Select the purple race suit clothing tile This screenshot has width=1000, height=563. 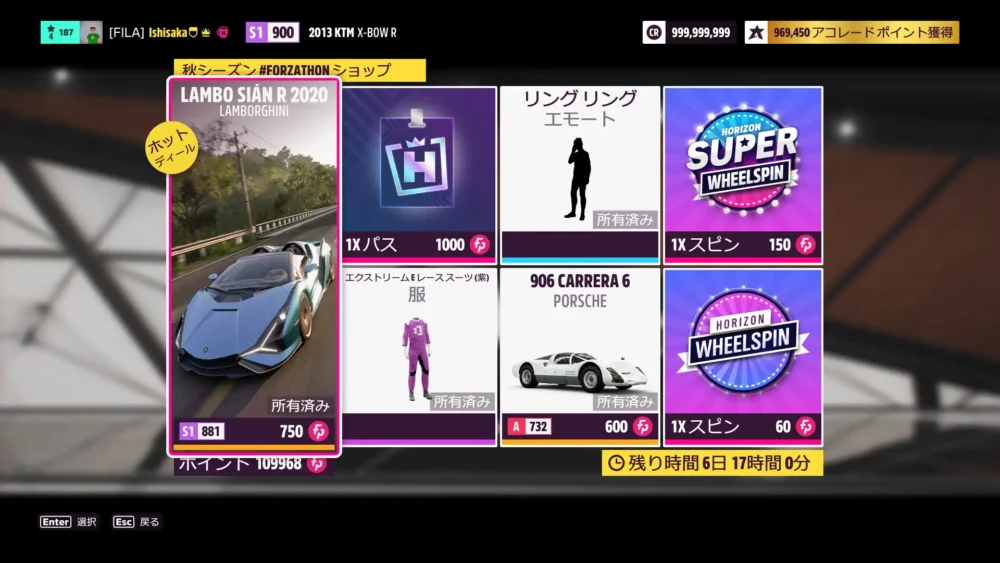[x=419, y=356]
